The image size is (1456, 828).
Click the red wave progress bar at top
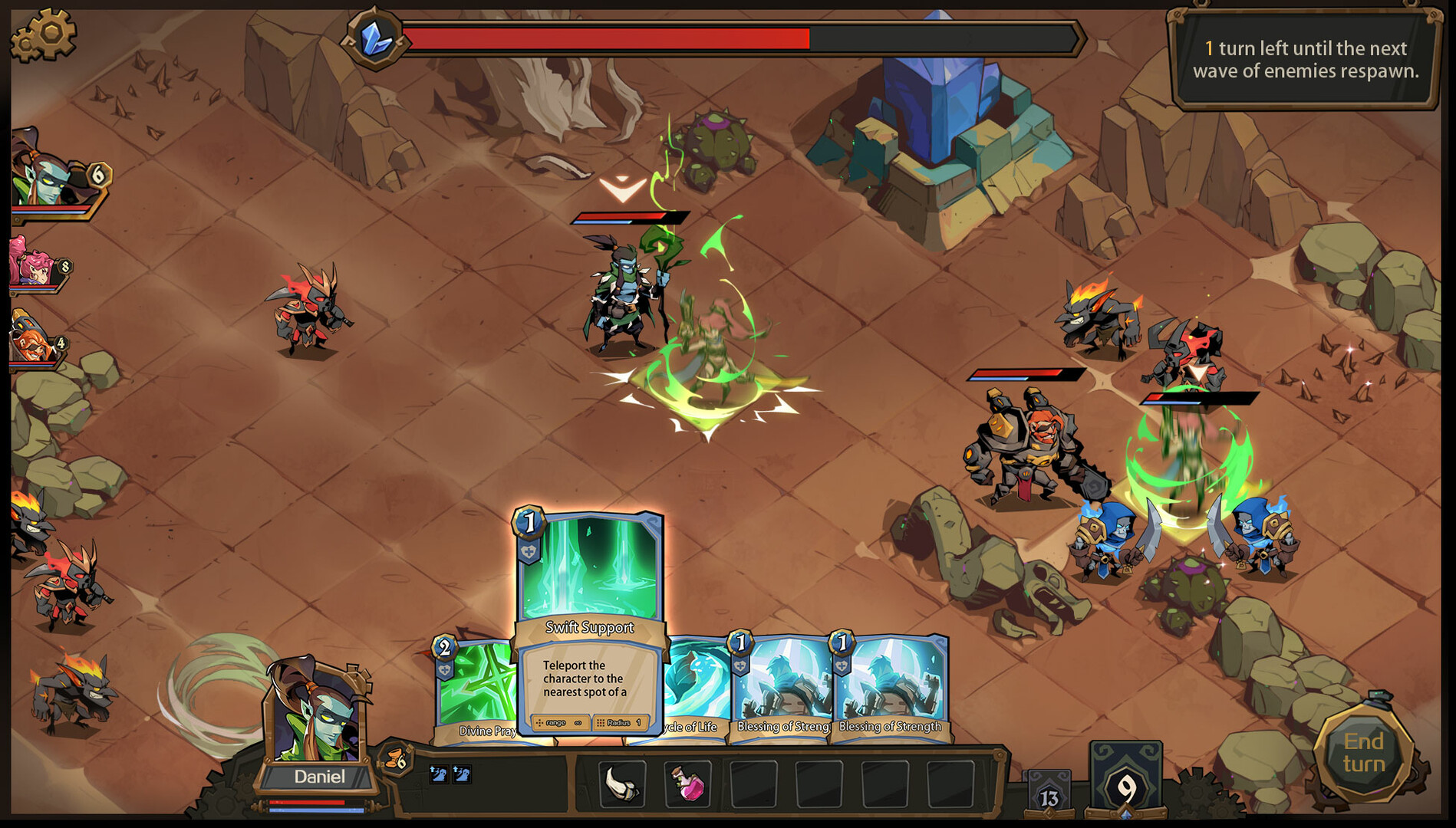click(x=606, y=34)
